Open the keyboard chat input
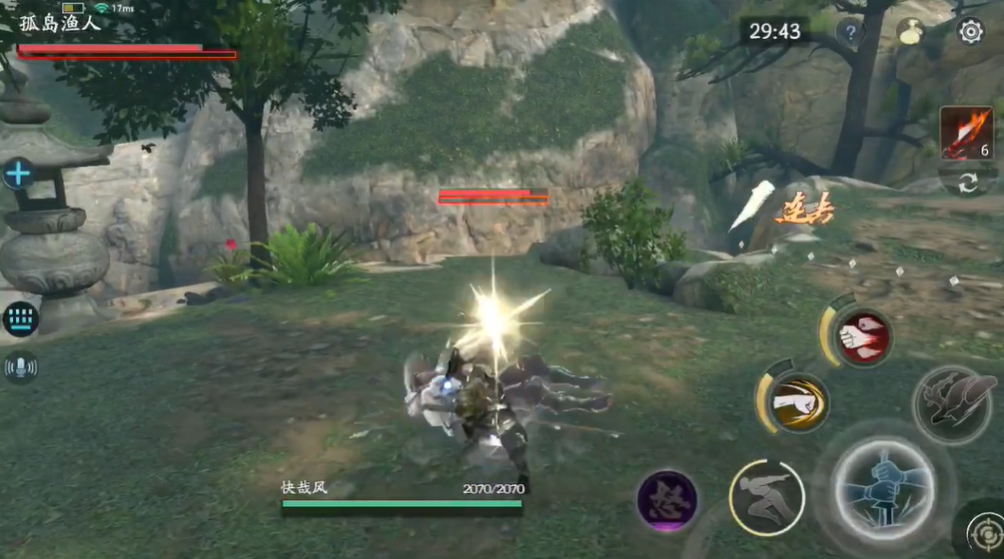This screenshot has height=559, width=1004. [20, 319]
